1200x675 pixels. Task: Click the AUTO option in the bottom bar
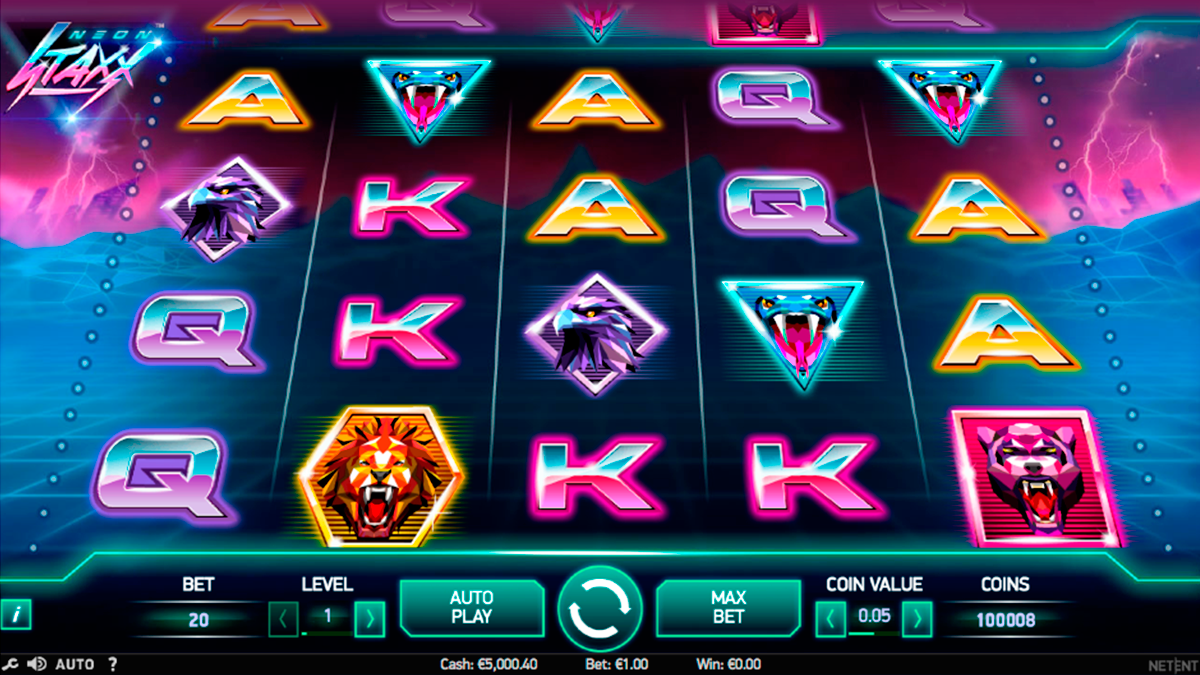[75, 663]
